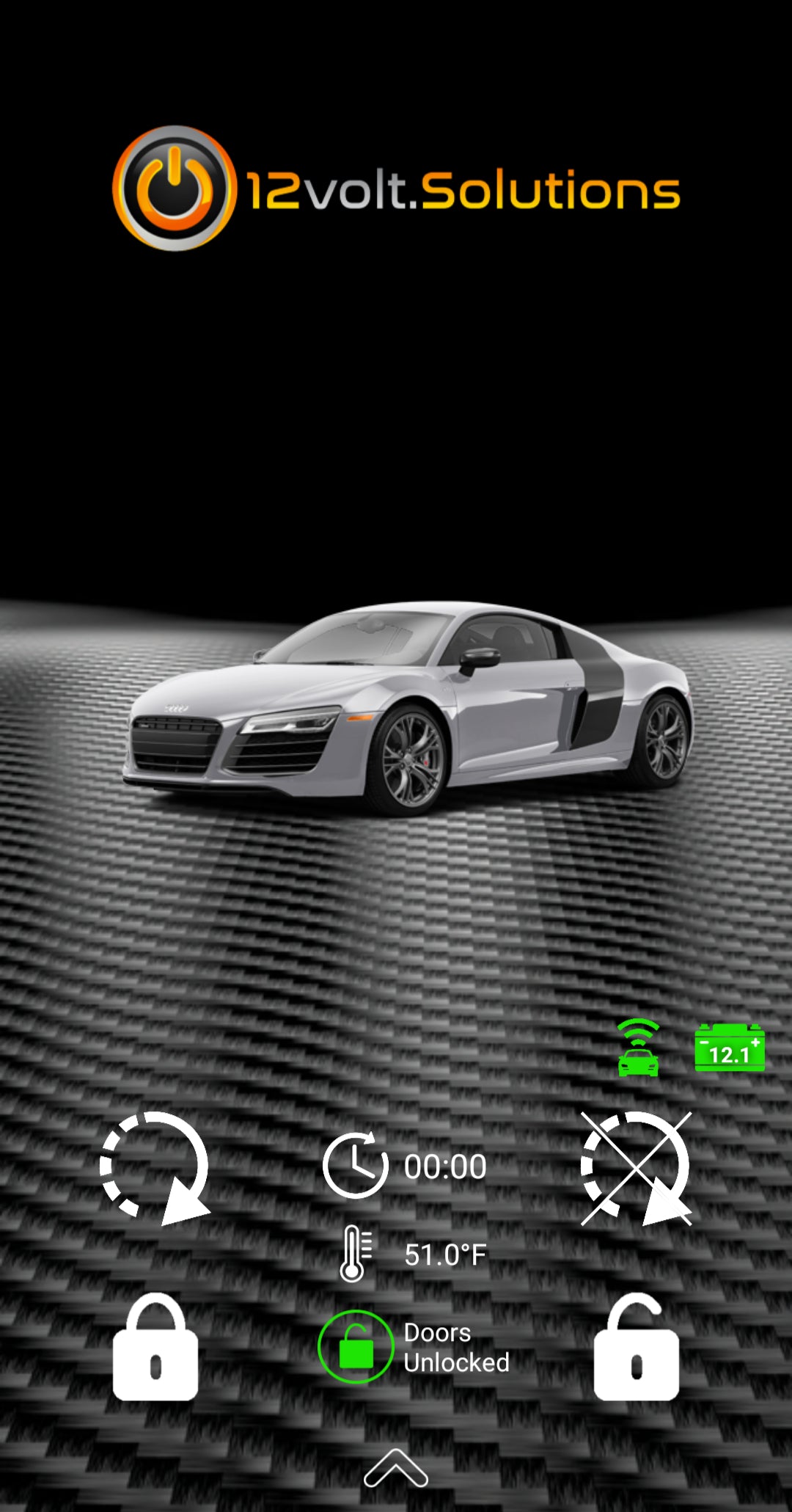Screen dimensions: 792x1512
Task: Tap the runtime clock timer icon
Action: tap(355, 1166)
